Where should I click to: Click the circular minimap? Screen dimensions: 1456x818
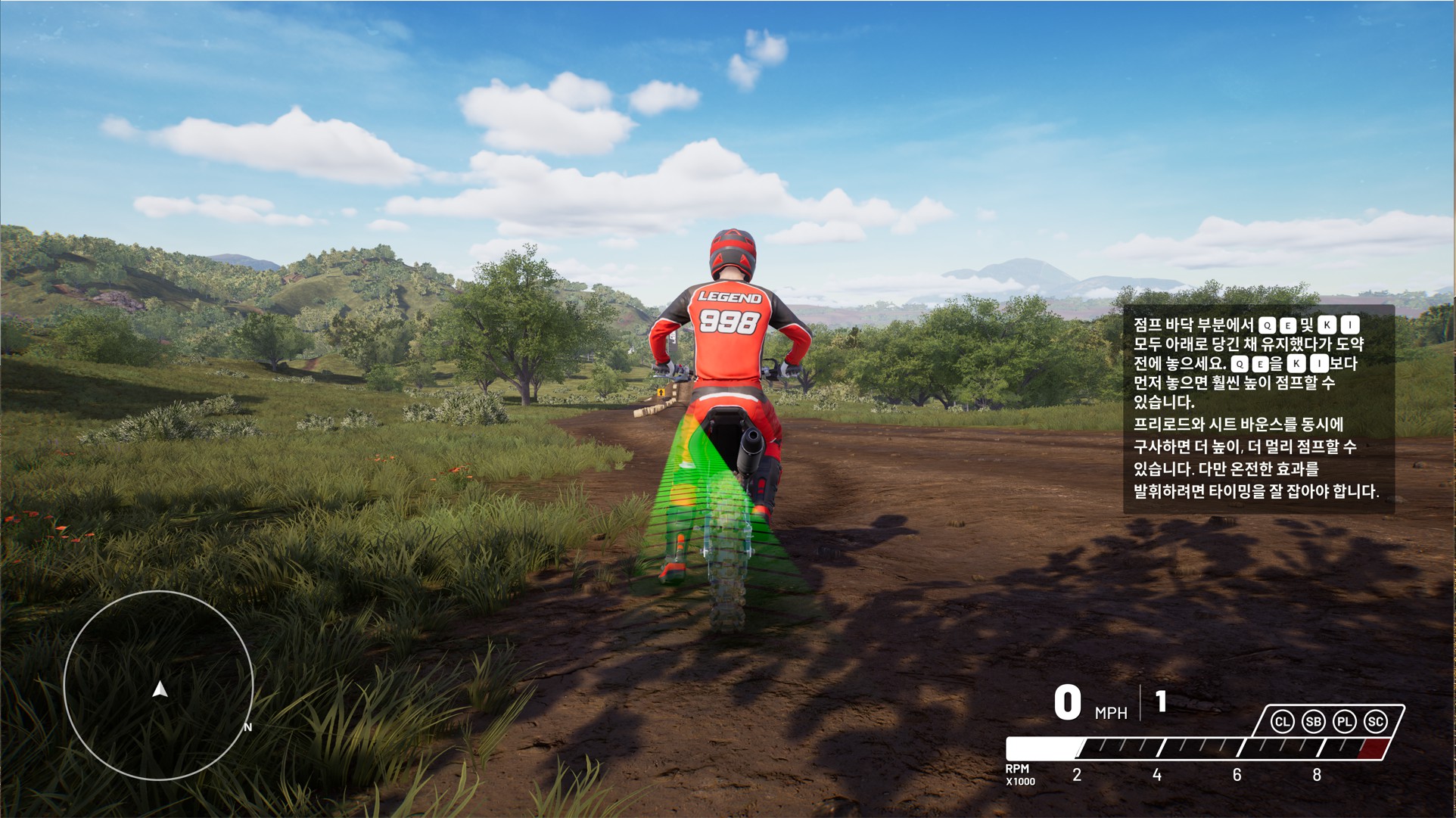[159, 685]
